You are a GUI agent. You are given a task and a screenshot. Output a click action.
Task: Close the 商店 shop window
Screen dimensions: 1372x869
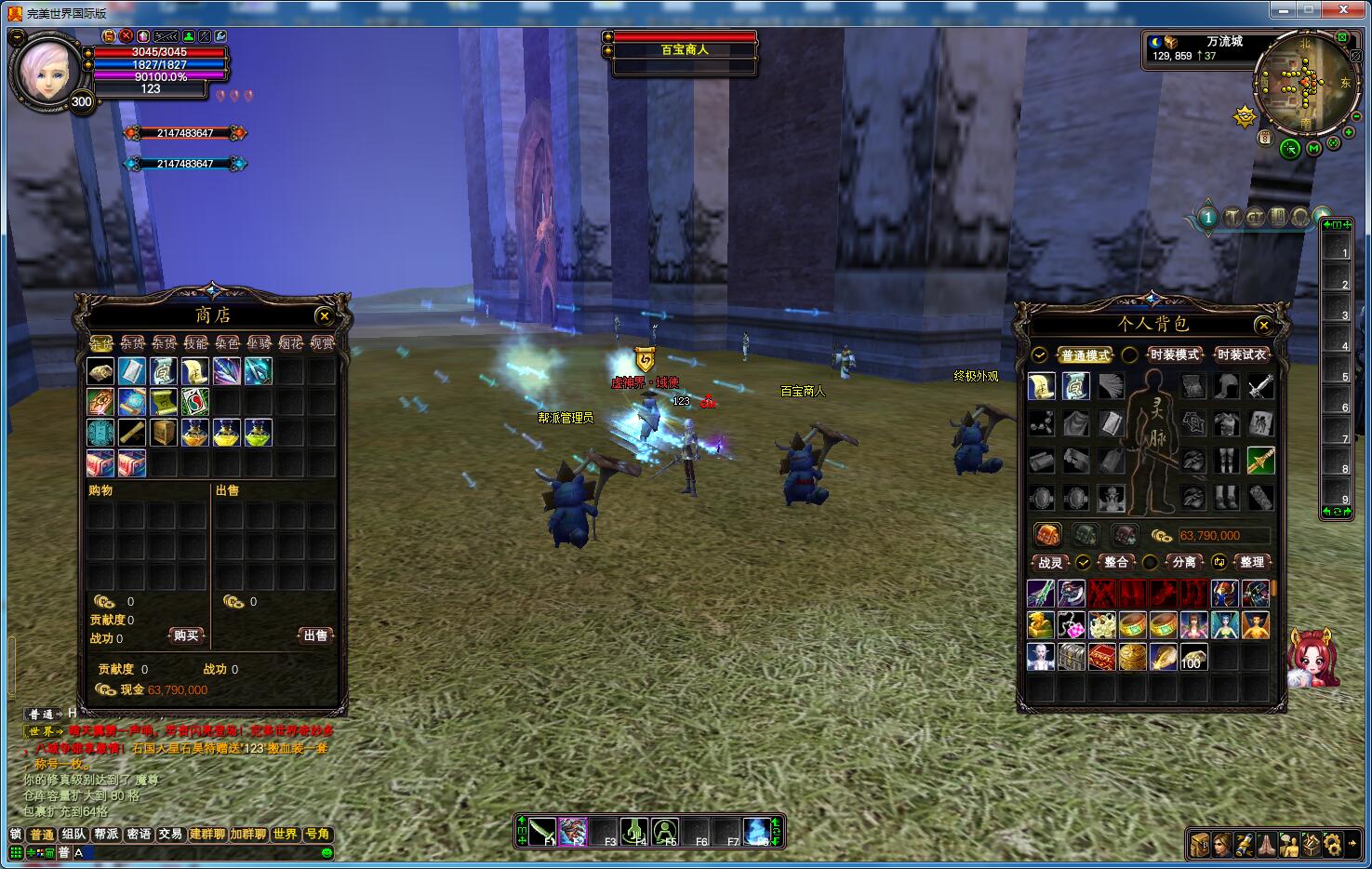[323, 316]
